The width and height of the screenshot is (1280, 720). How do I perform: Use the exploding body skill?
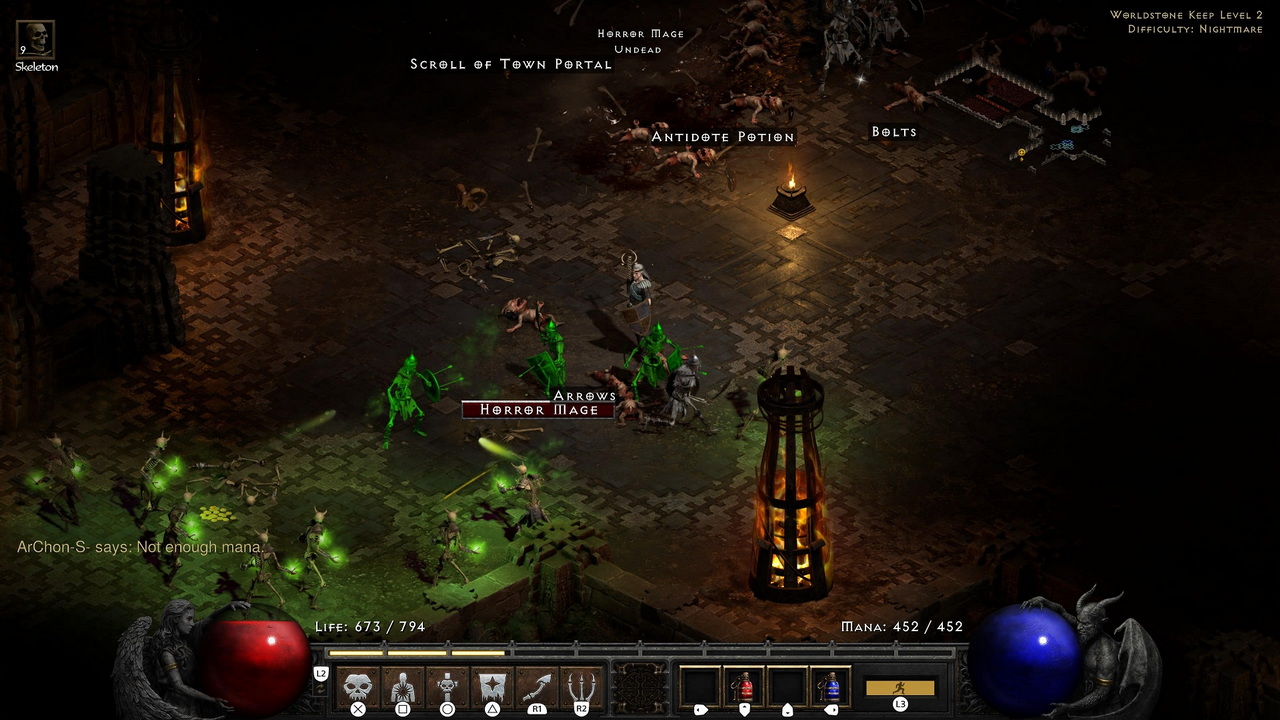(403, 686)
